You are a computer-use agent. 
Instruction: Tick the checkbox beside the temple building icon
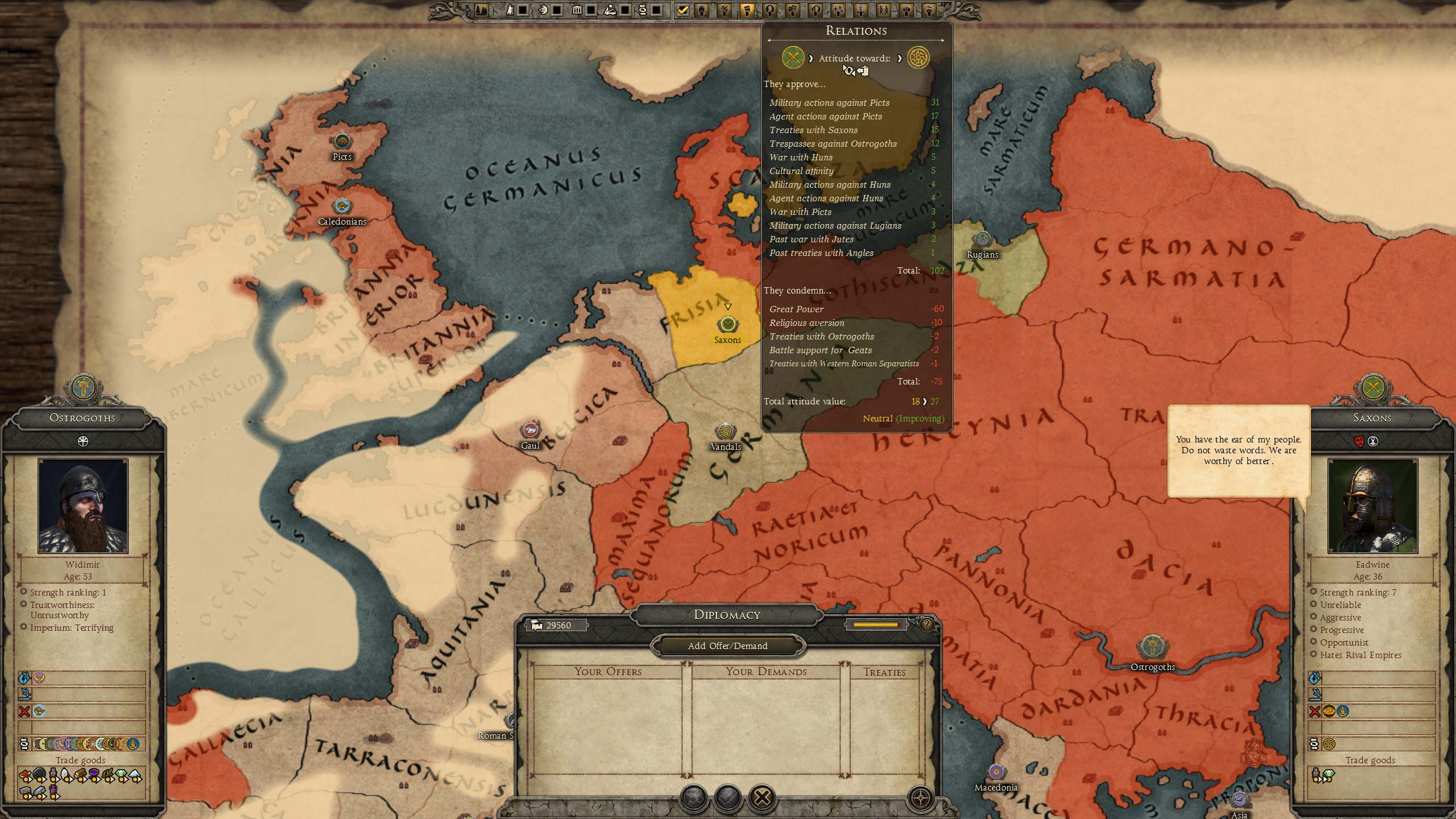[591, 10]
